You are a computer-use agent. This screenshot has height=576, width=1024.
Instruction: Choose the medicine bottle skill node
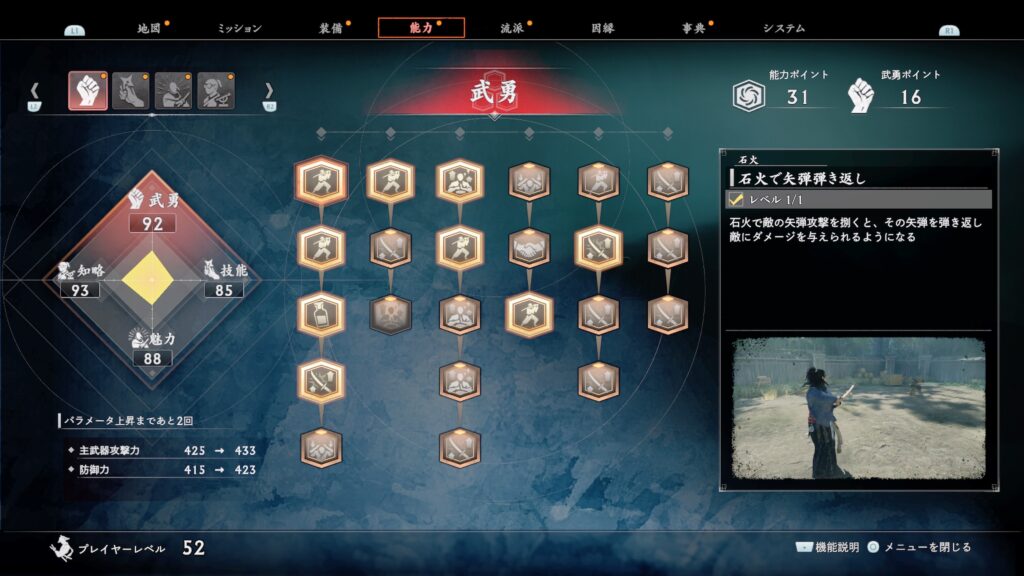(321, 314)
